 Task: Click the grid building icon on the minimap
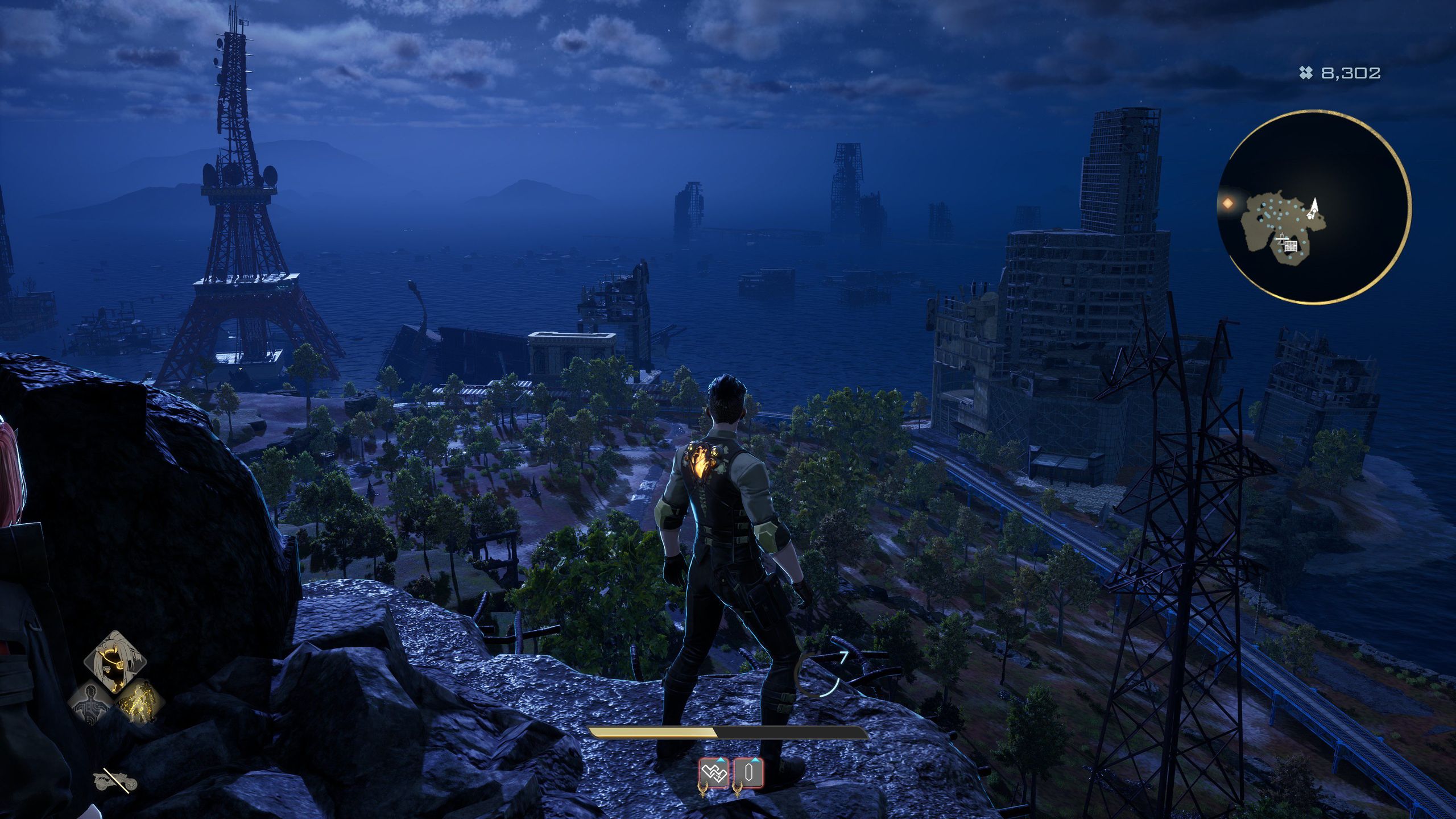pos(1291,246)
